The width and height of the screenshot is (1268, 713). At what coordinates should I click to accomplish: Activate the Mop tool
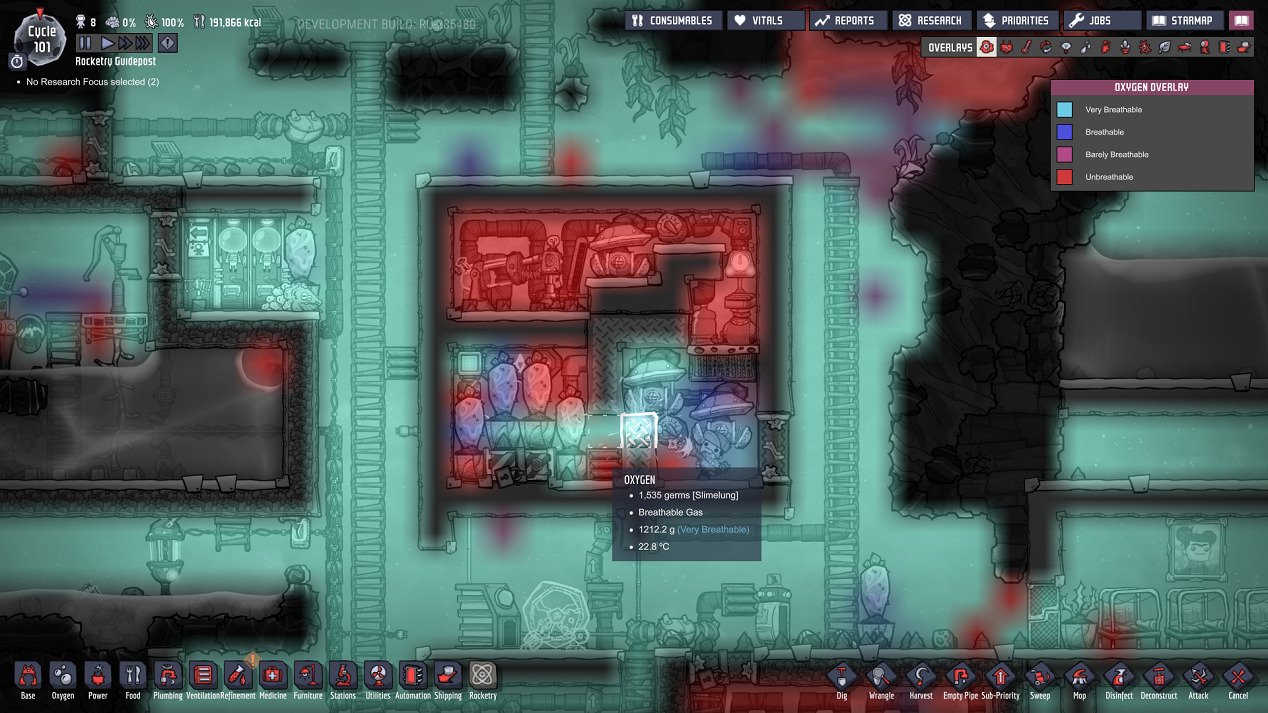coord(1079,676)
